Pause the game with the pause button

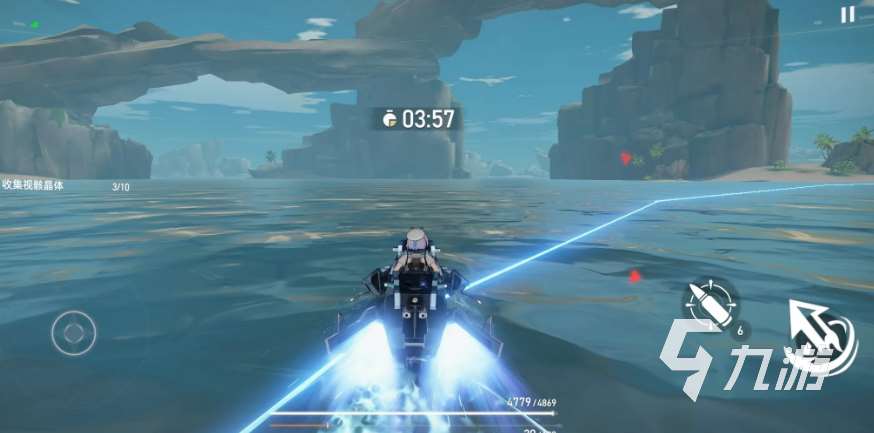coord(847,14)
